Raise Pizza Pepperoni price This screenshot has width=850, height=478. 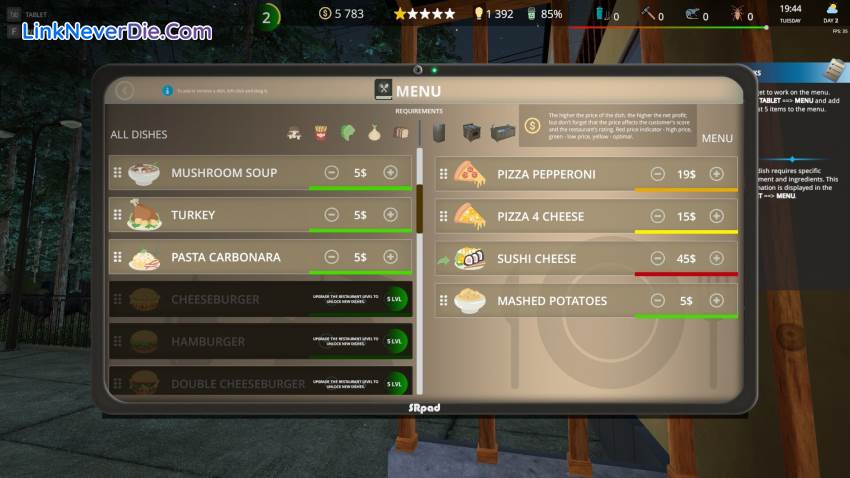pyautogui.click(x=716, y=174)
